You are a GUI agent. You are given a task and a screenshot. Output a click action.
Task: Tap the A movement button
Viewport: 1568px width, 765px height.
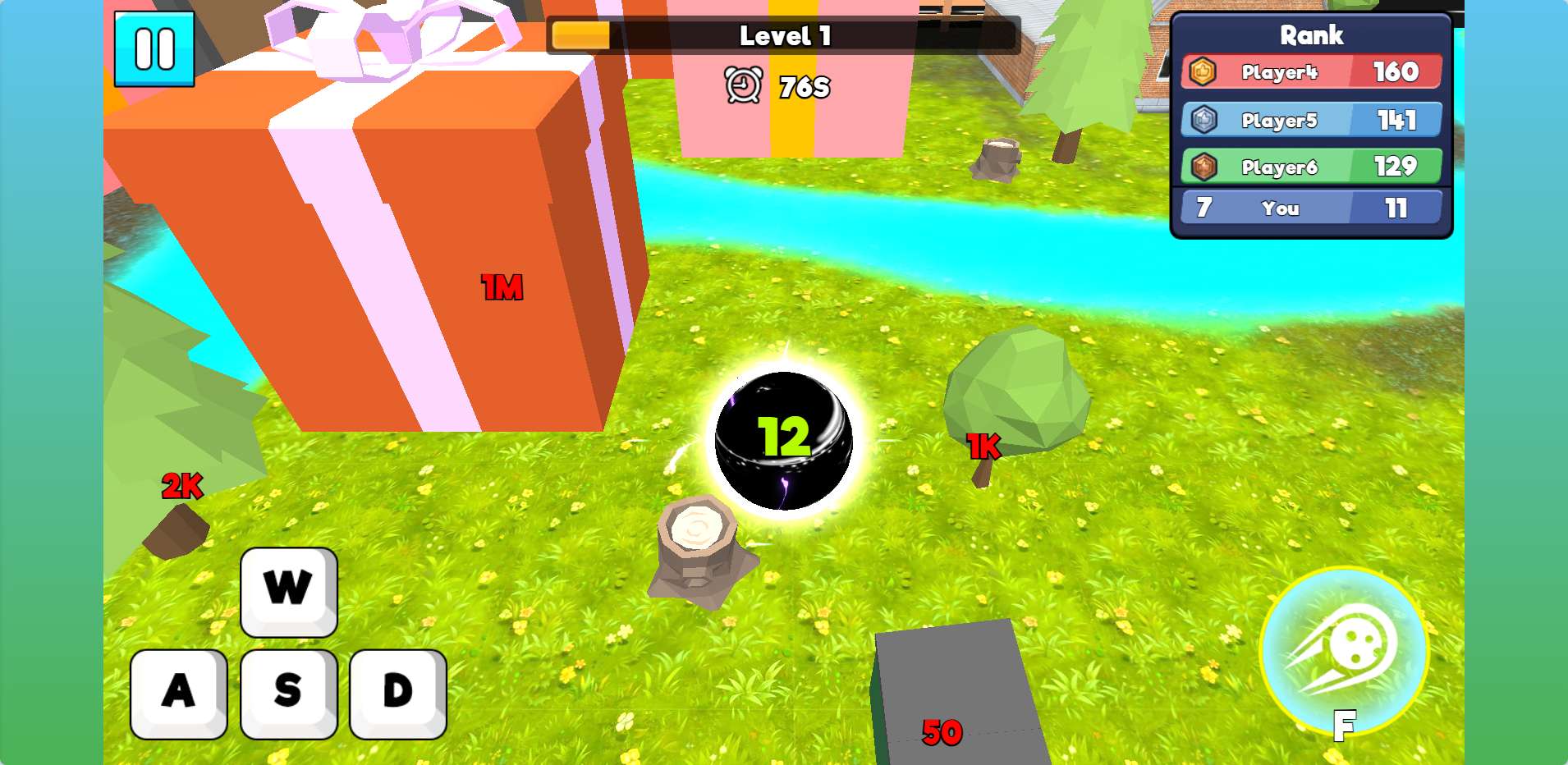pos(178,693)
